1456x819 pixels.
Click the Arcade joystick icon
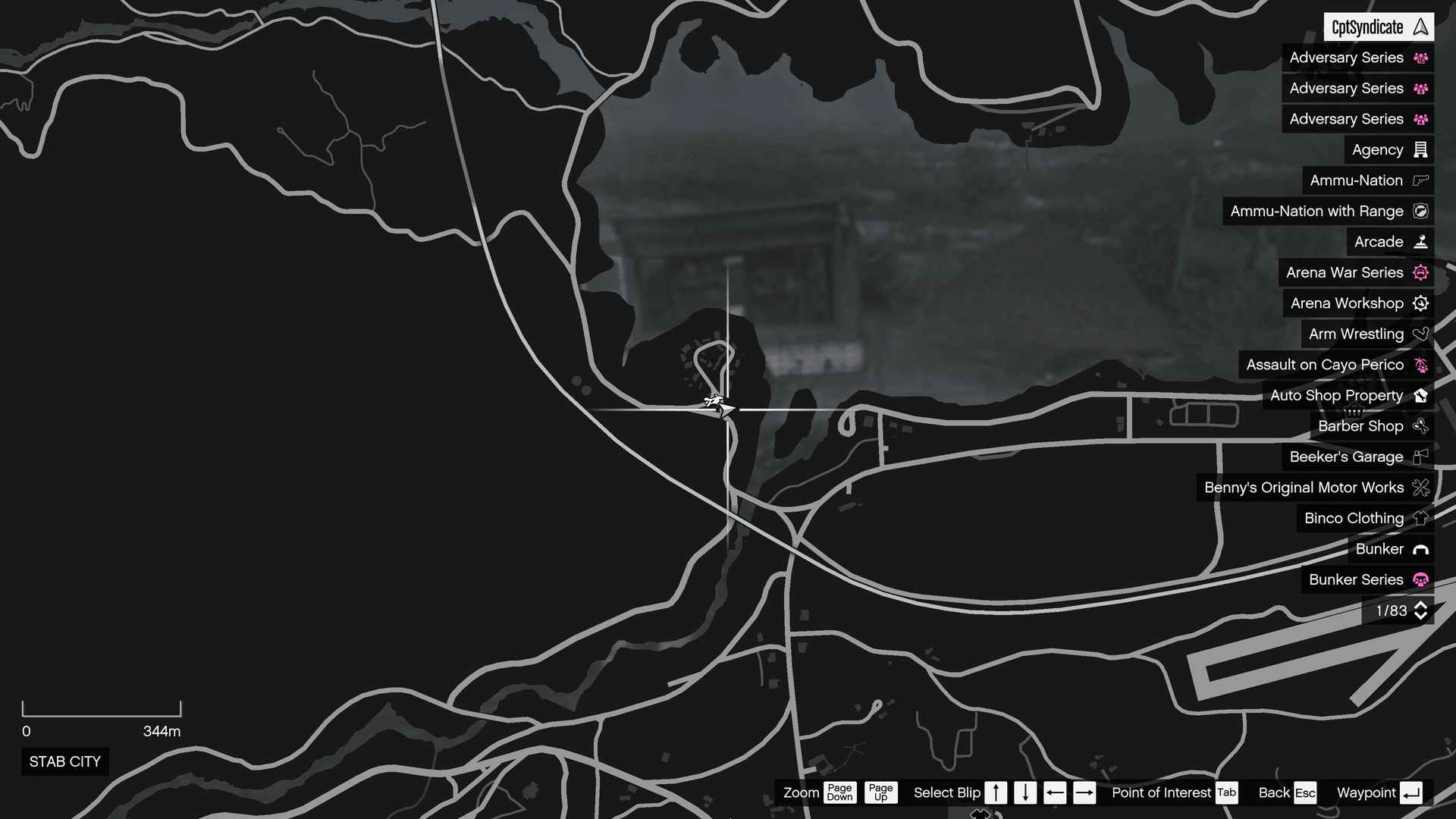click(1420, 241)
